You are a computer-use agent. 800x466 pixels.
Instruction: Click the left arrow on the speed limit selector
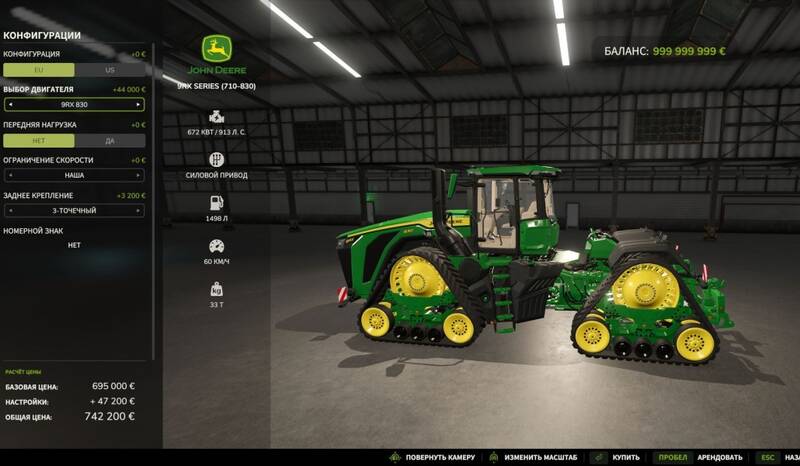(9, 175)
